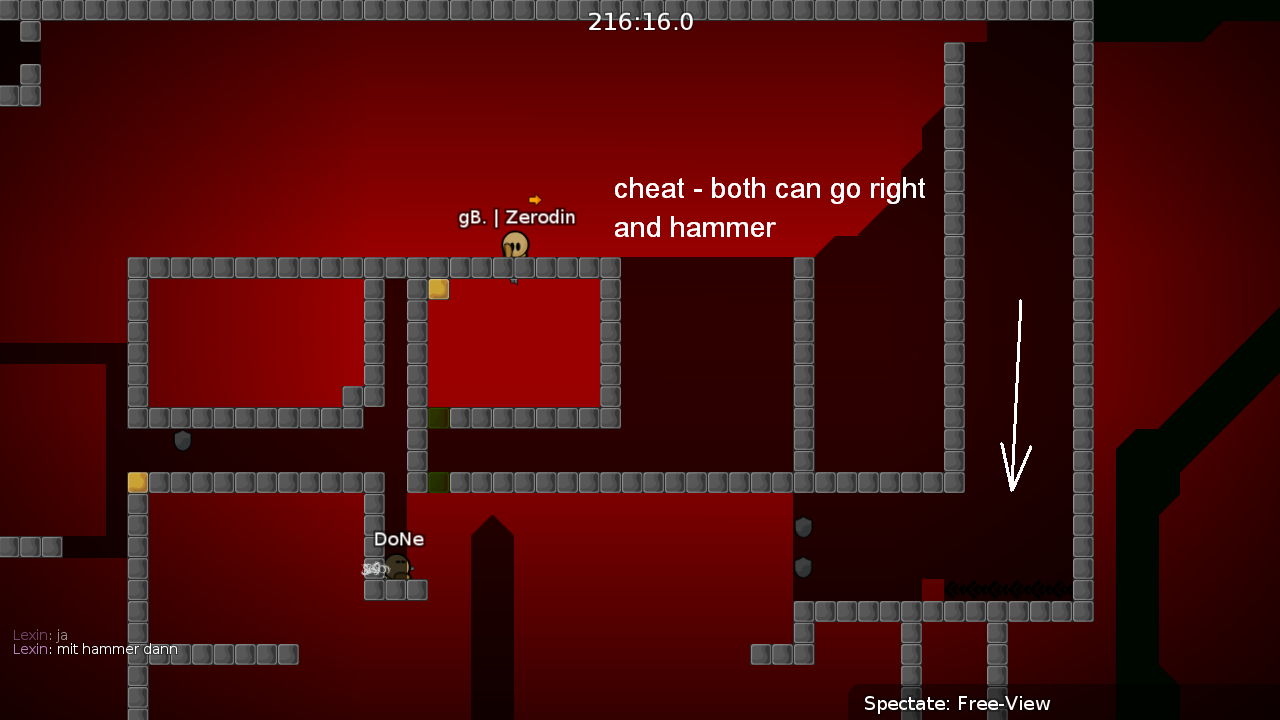Click the chat message Lexin: ja

pos(39,634)
